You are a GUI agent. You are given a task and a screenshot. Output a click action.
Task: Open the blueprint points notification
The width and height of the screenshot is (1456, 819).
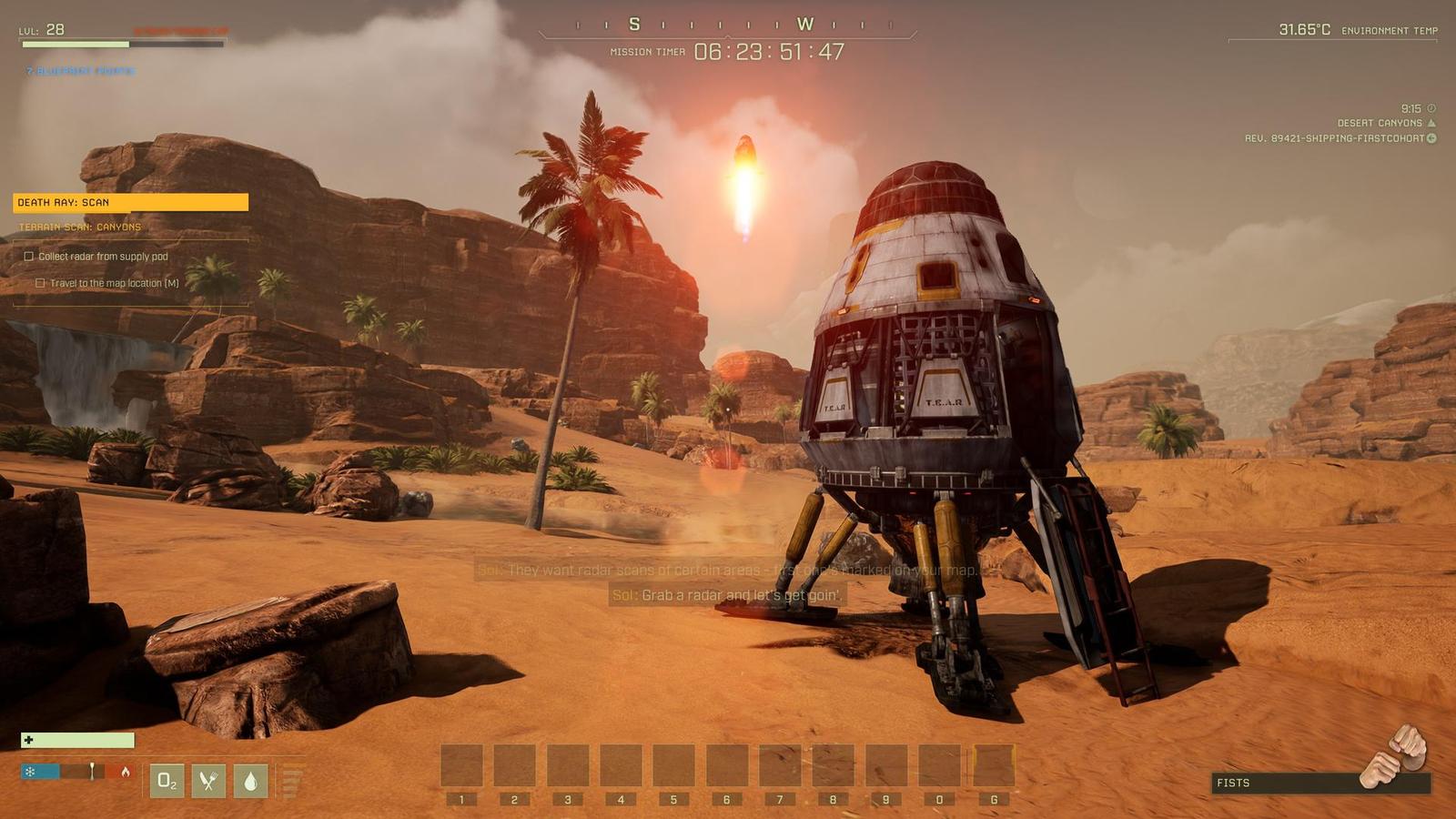pos(80,71)
